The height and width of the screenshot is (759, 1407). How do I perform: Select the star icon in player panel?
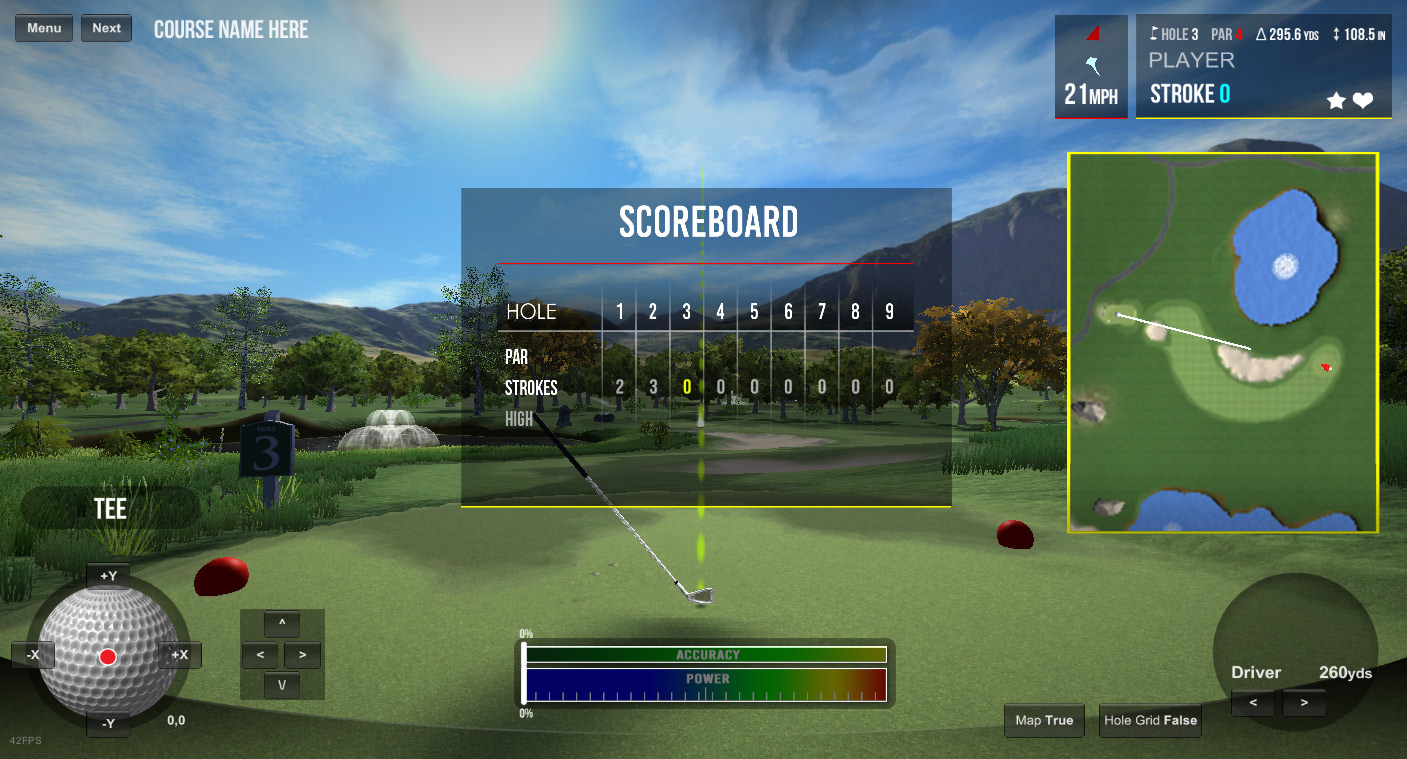[1336, 100]
